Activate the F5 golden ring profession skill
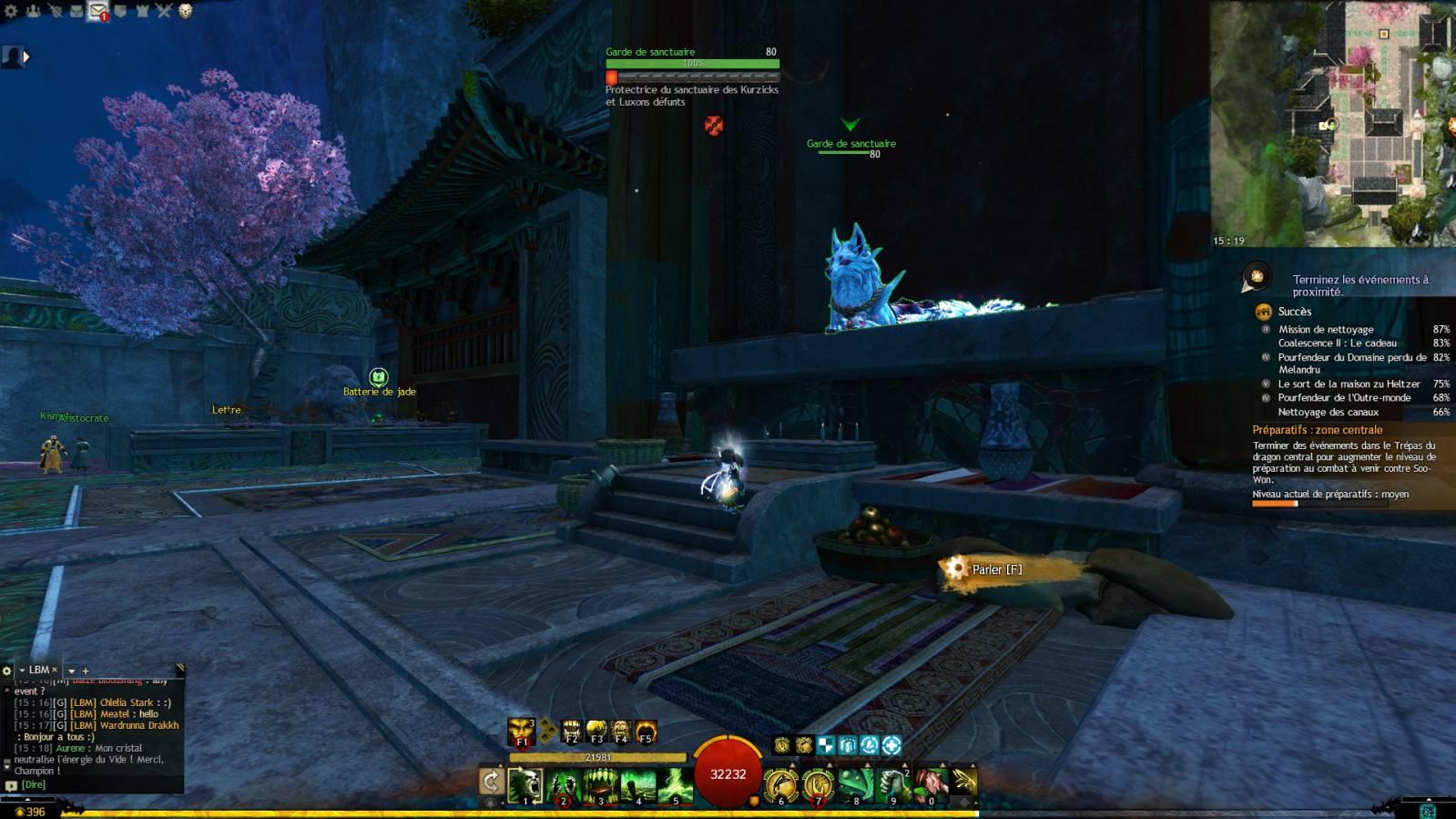1456x819 pixels. point(646,731)
